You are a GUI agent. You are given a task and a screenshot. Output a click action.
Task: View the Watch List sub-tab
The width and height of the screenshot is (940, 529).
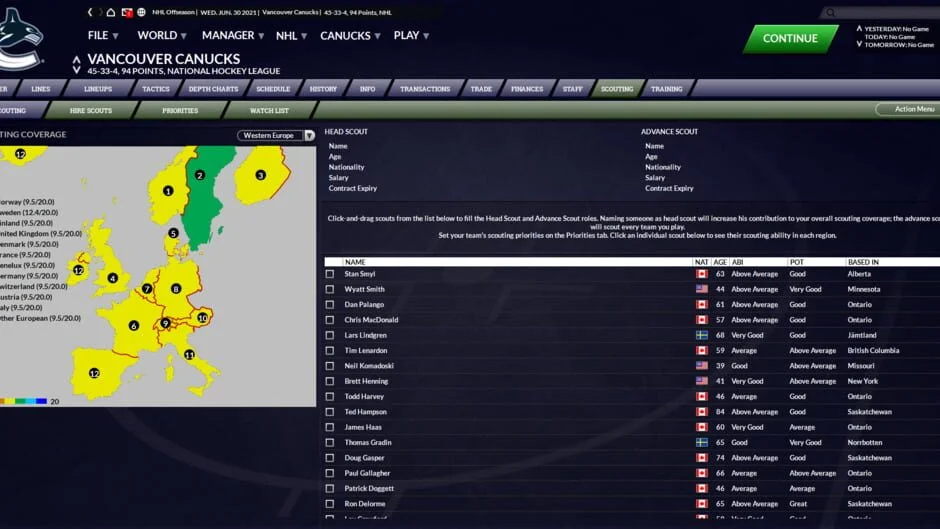tap(269, 110)
